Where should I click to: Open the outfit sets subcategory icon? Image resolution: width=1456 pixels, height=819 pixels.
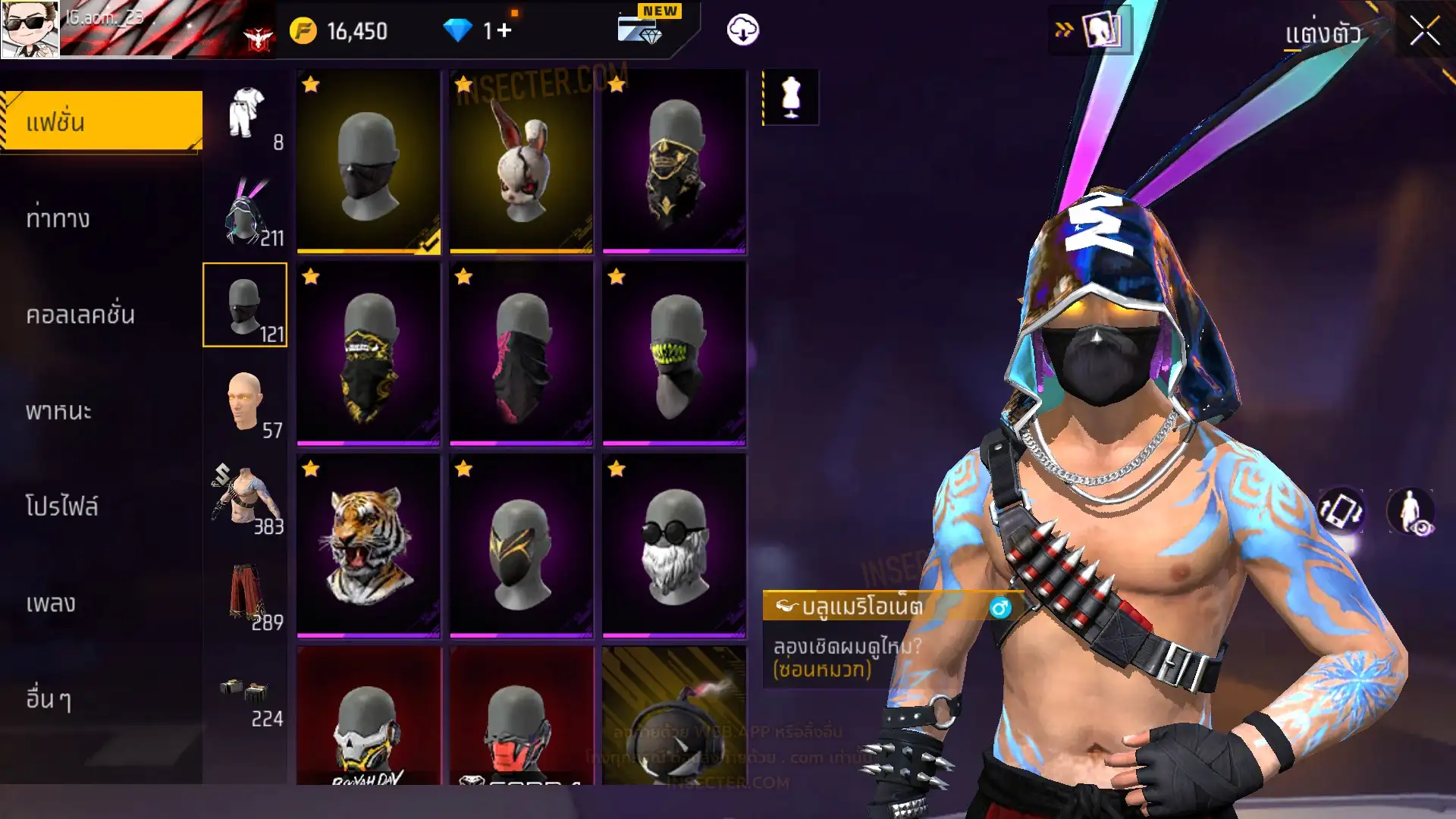(246, 115)
